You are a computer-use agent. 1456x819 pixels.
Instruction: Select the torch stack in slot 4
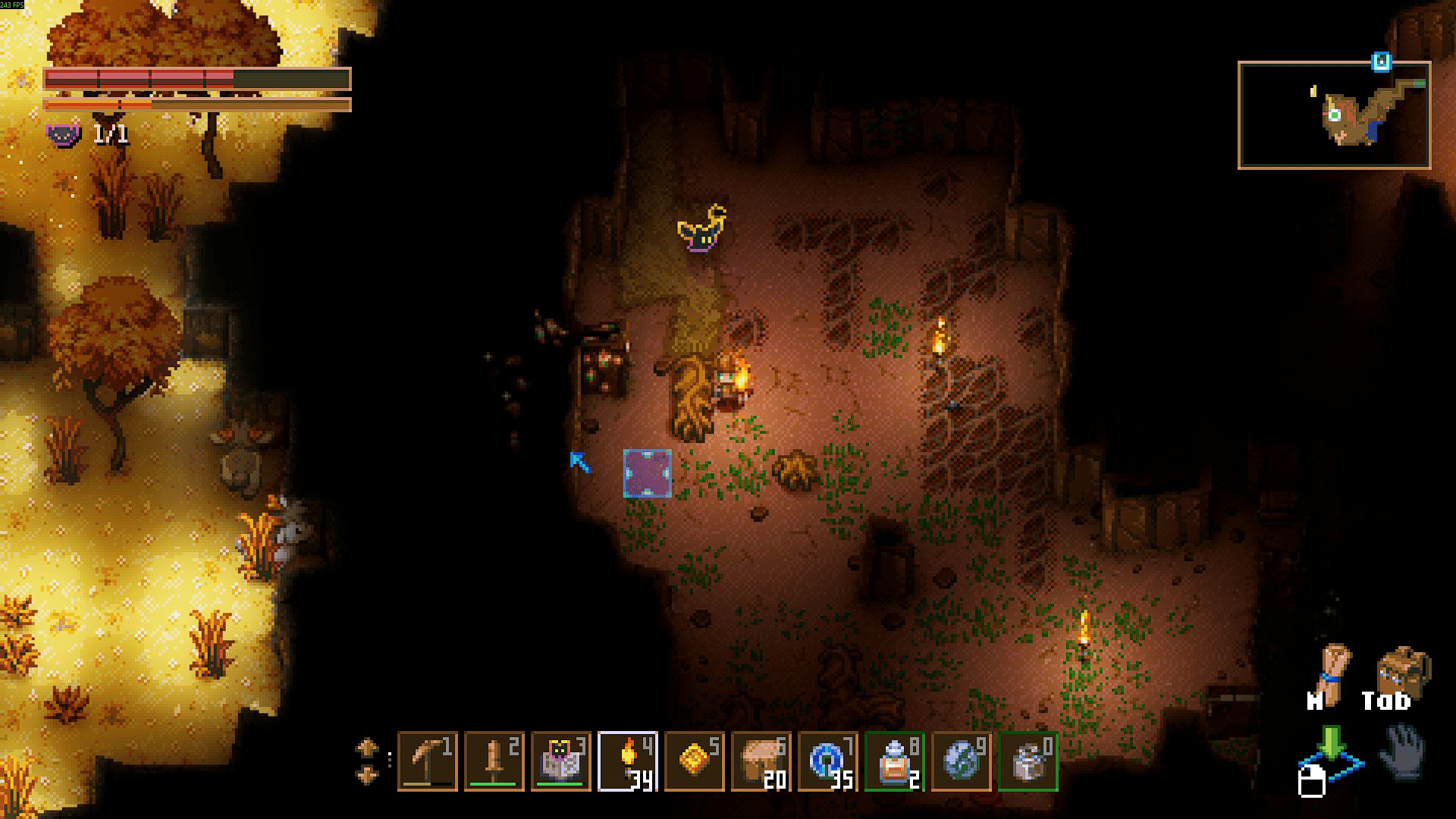[x=628, y=761]
